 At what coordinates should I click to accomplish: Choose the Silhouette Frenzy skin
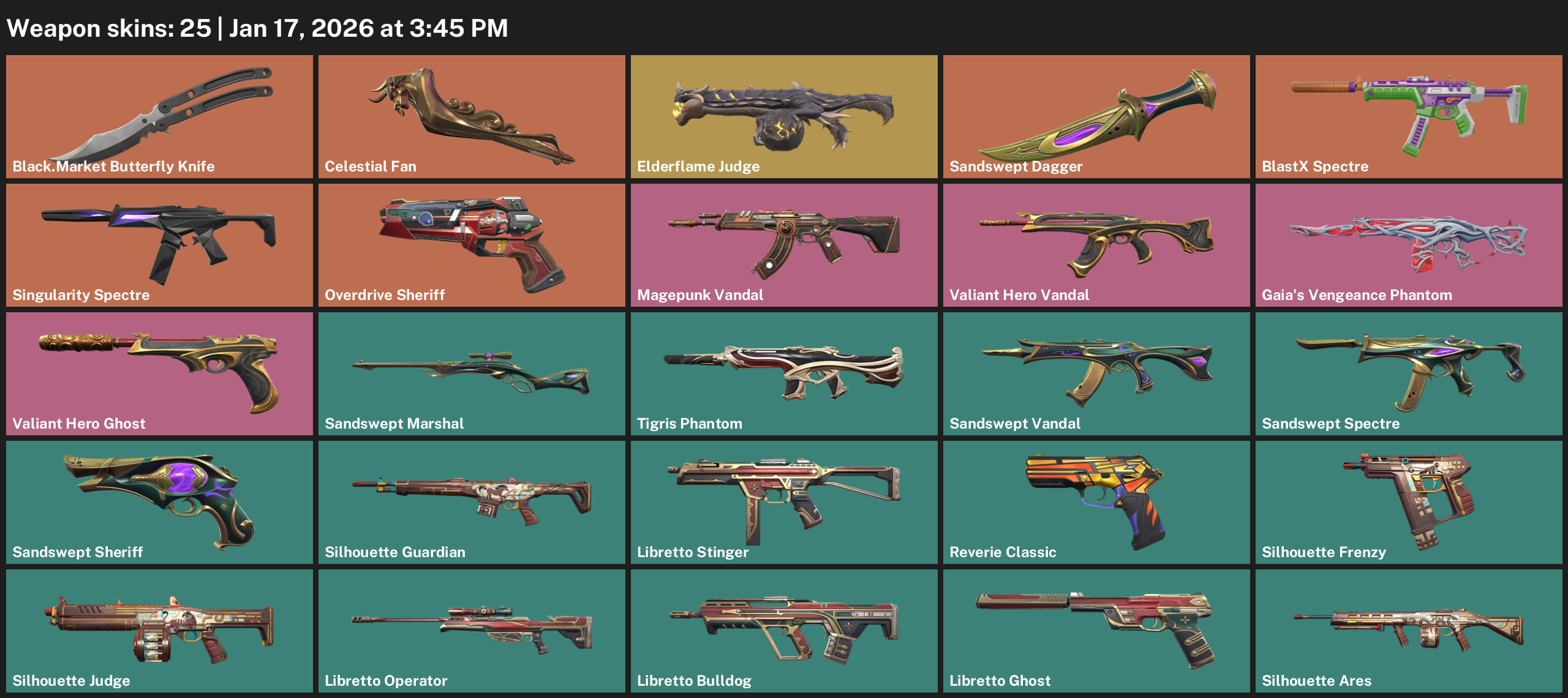click(1409, 502)
